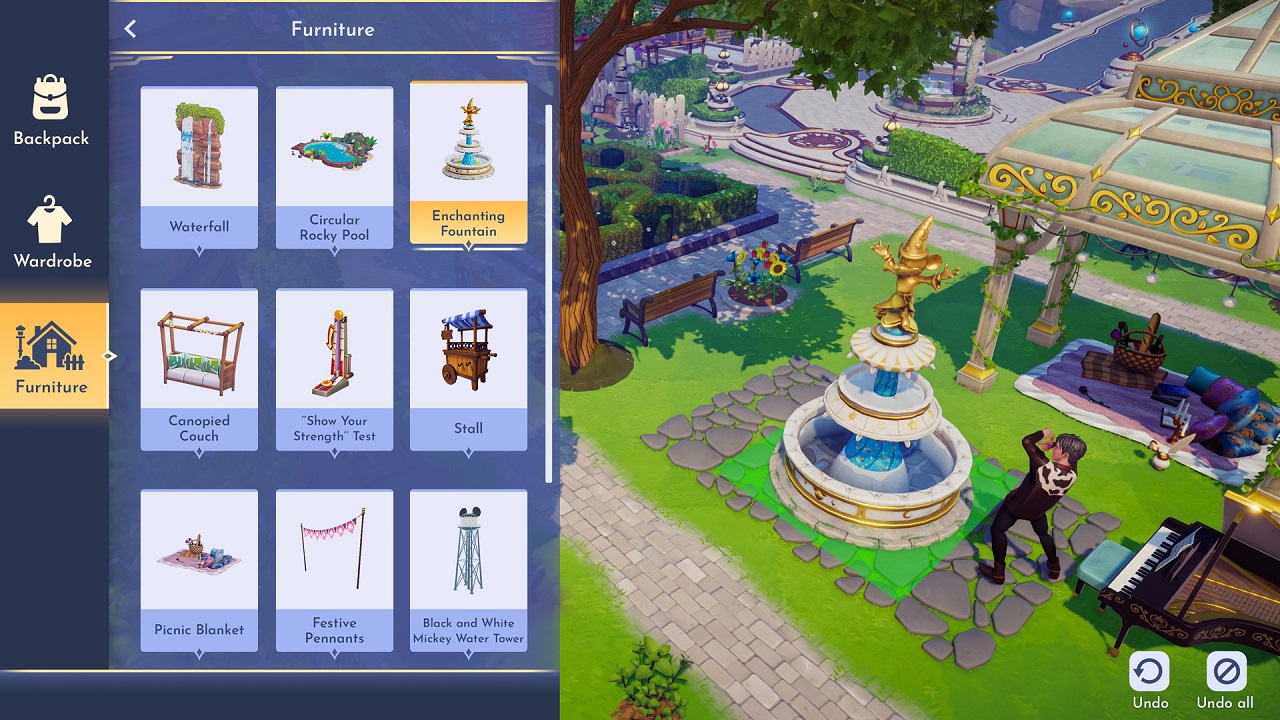Select the Undo icon

[1148, 672]
